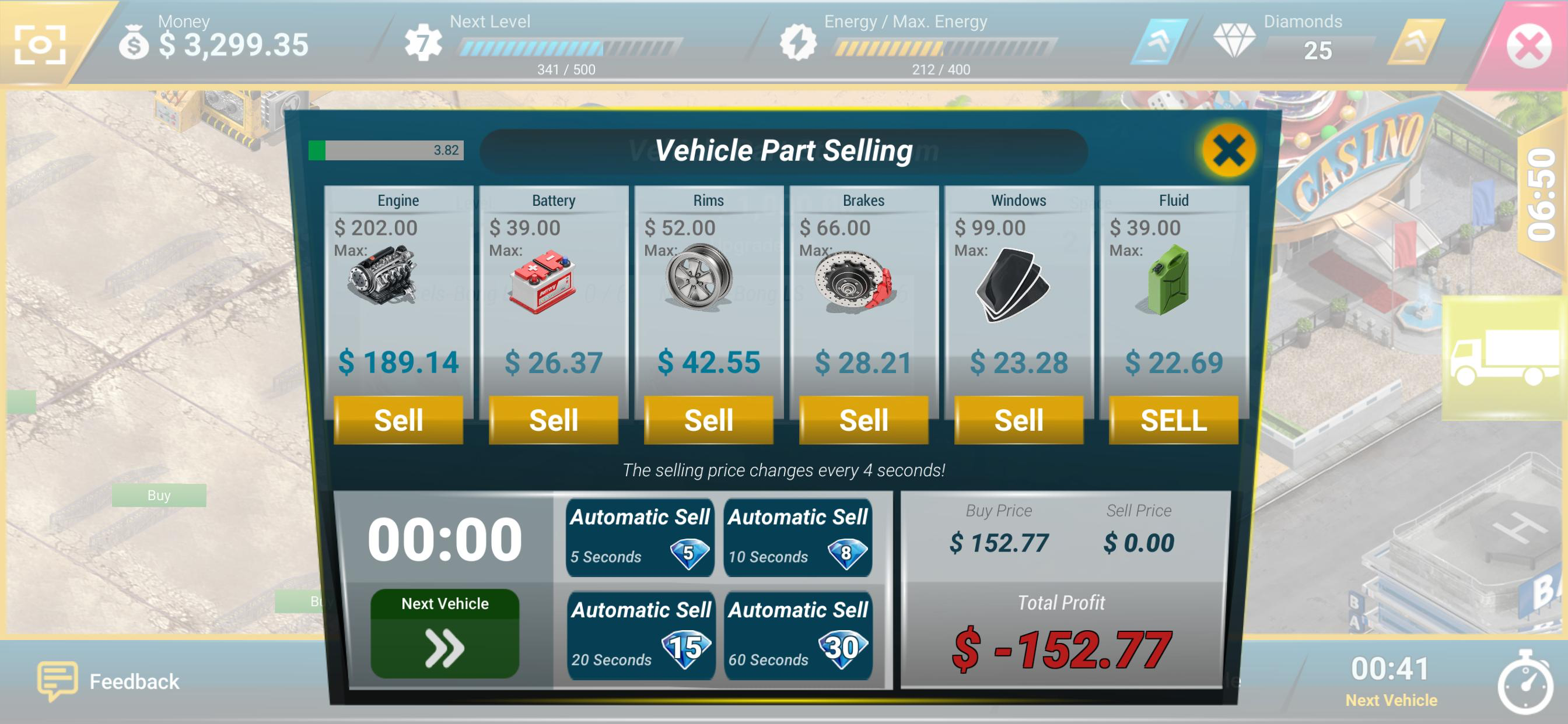Buy 60 Seconds Automatic Sell

tap(797, 635)
